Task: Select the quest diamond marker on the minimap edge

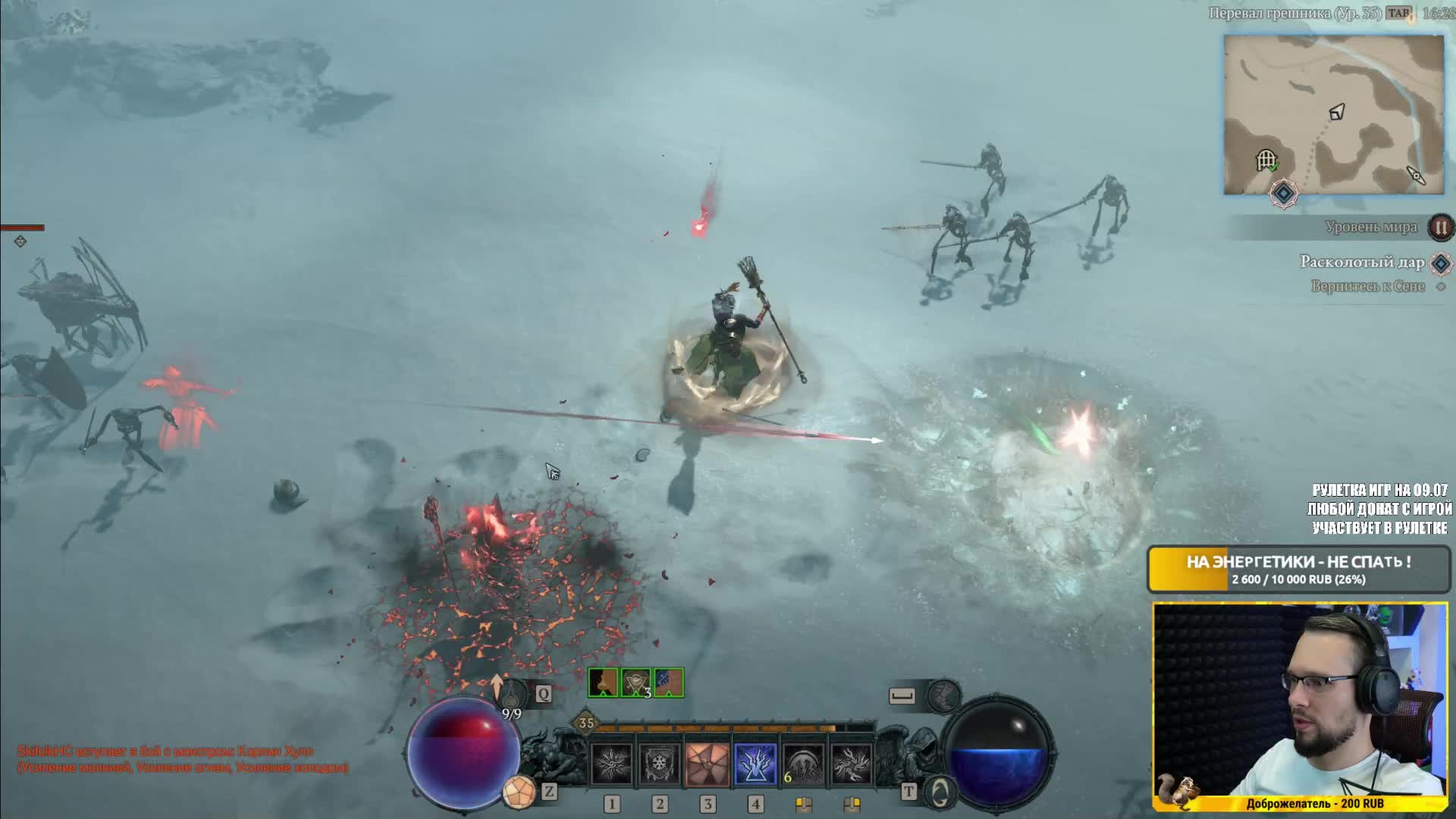Action: pyautogui.click(x=1283, y=193)
